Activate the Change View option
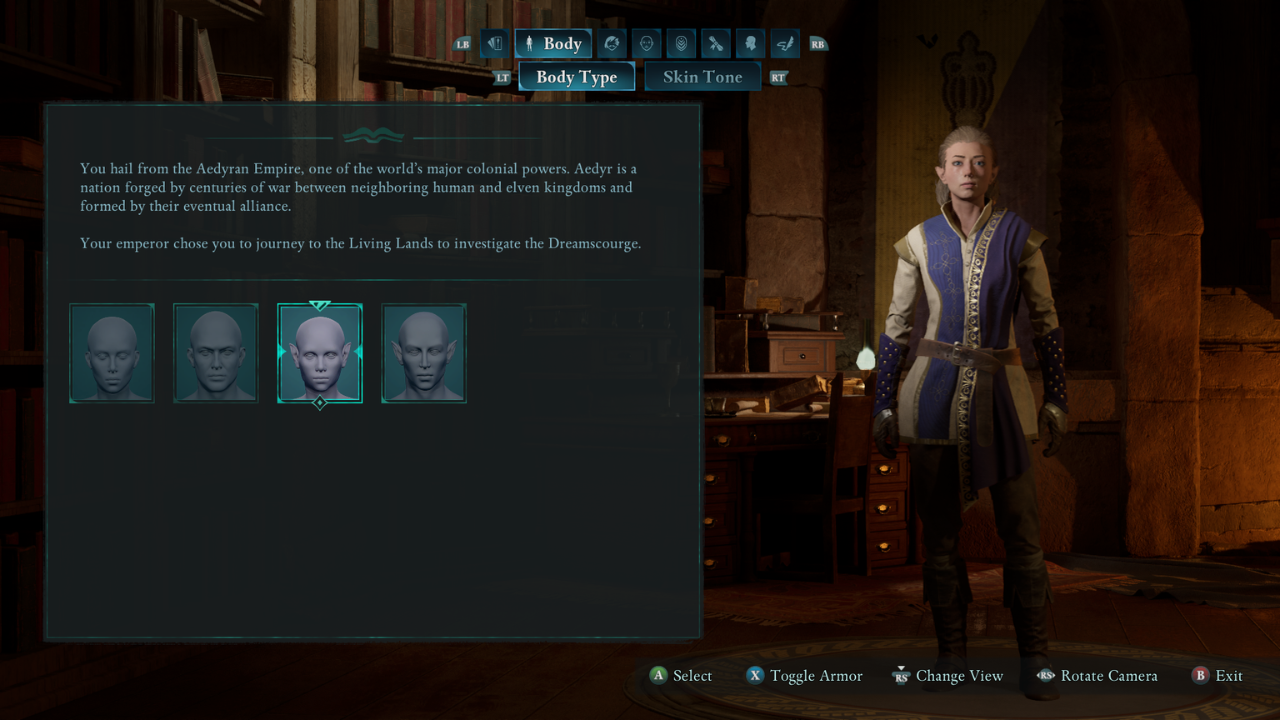The height and width of the screenshot is (720, 1280). point(947,676)
